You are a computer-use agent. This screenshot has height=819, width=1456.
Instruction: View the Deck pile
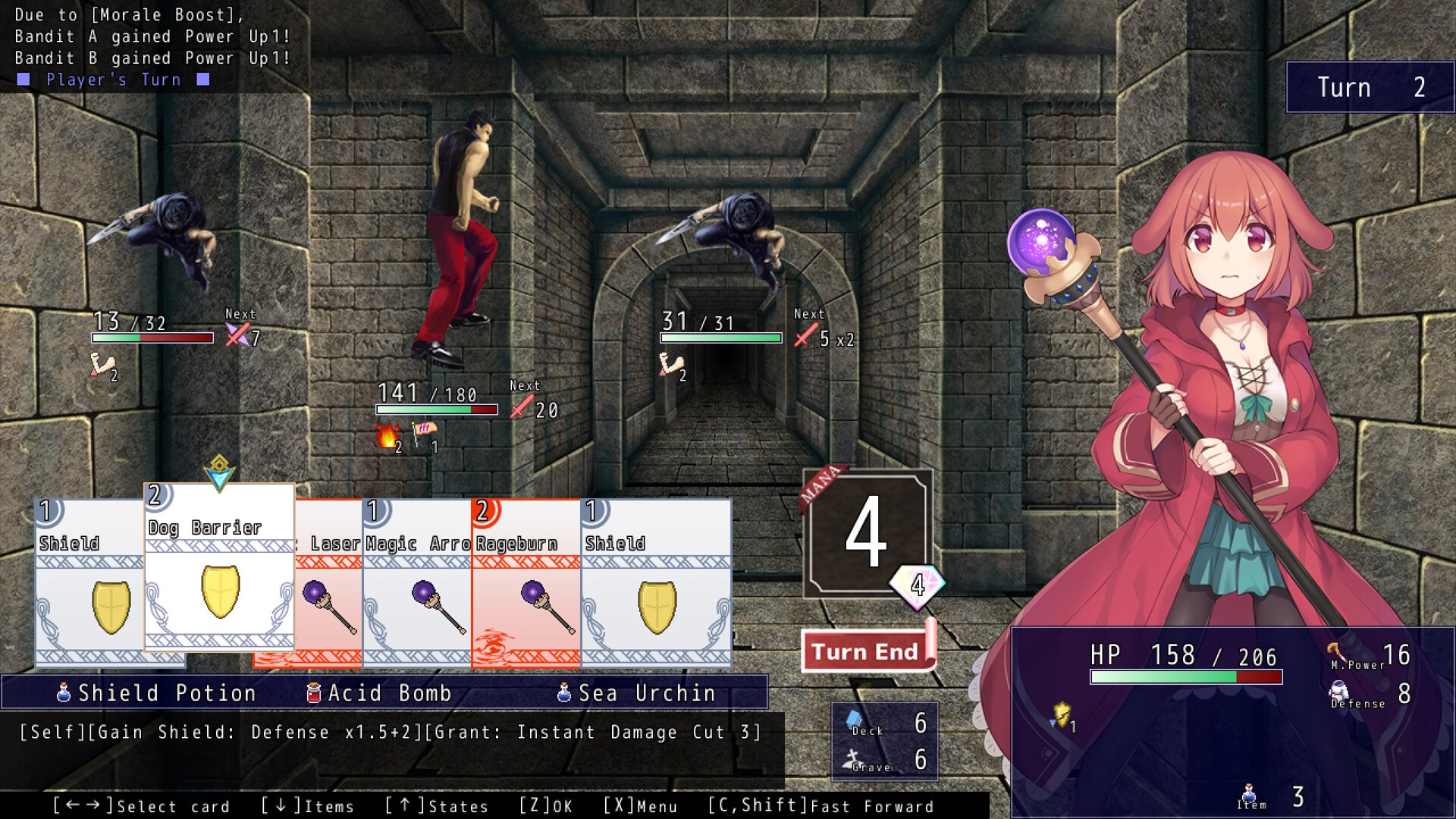(x=885, y=723)
